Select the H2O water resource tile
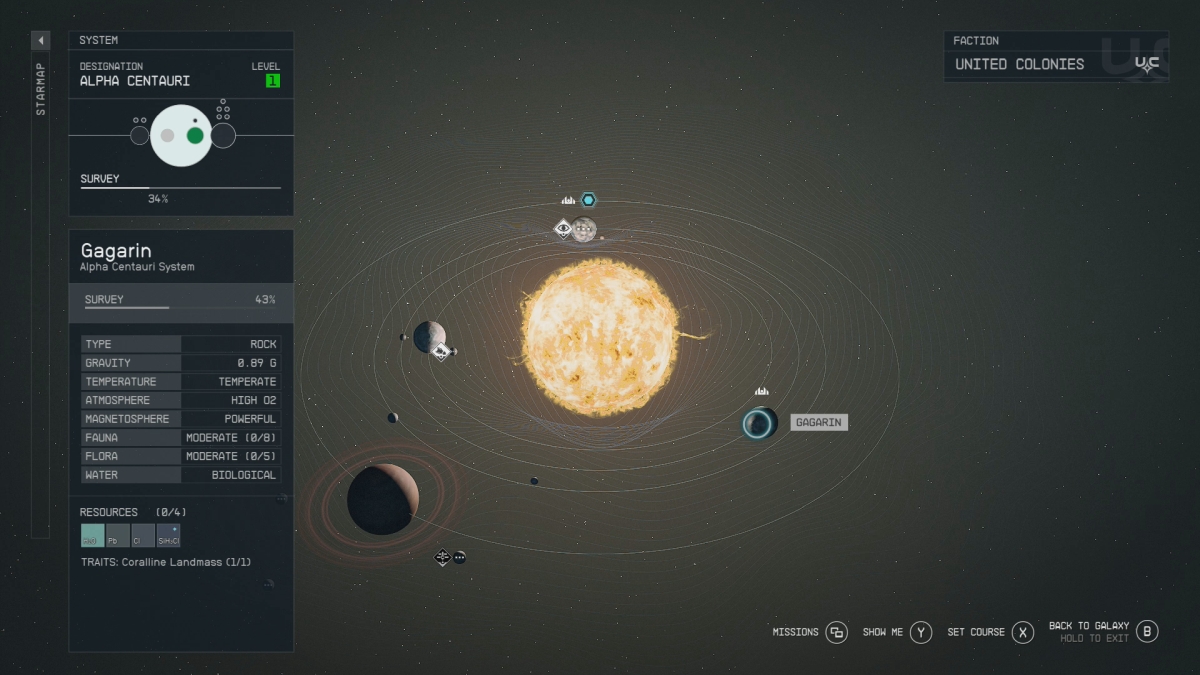Screen dimensions: 1200x675 tap(92, 536)
